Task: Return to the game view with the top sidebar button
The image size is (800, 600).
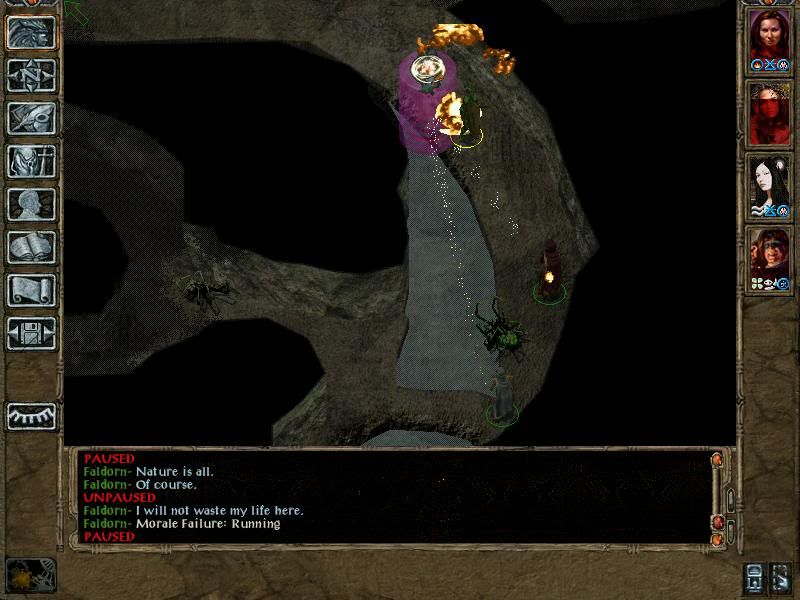Action: click(x=32, y=32)
